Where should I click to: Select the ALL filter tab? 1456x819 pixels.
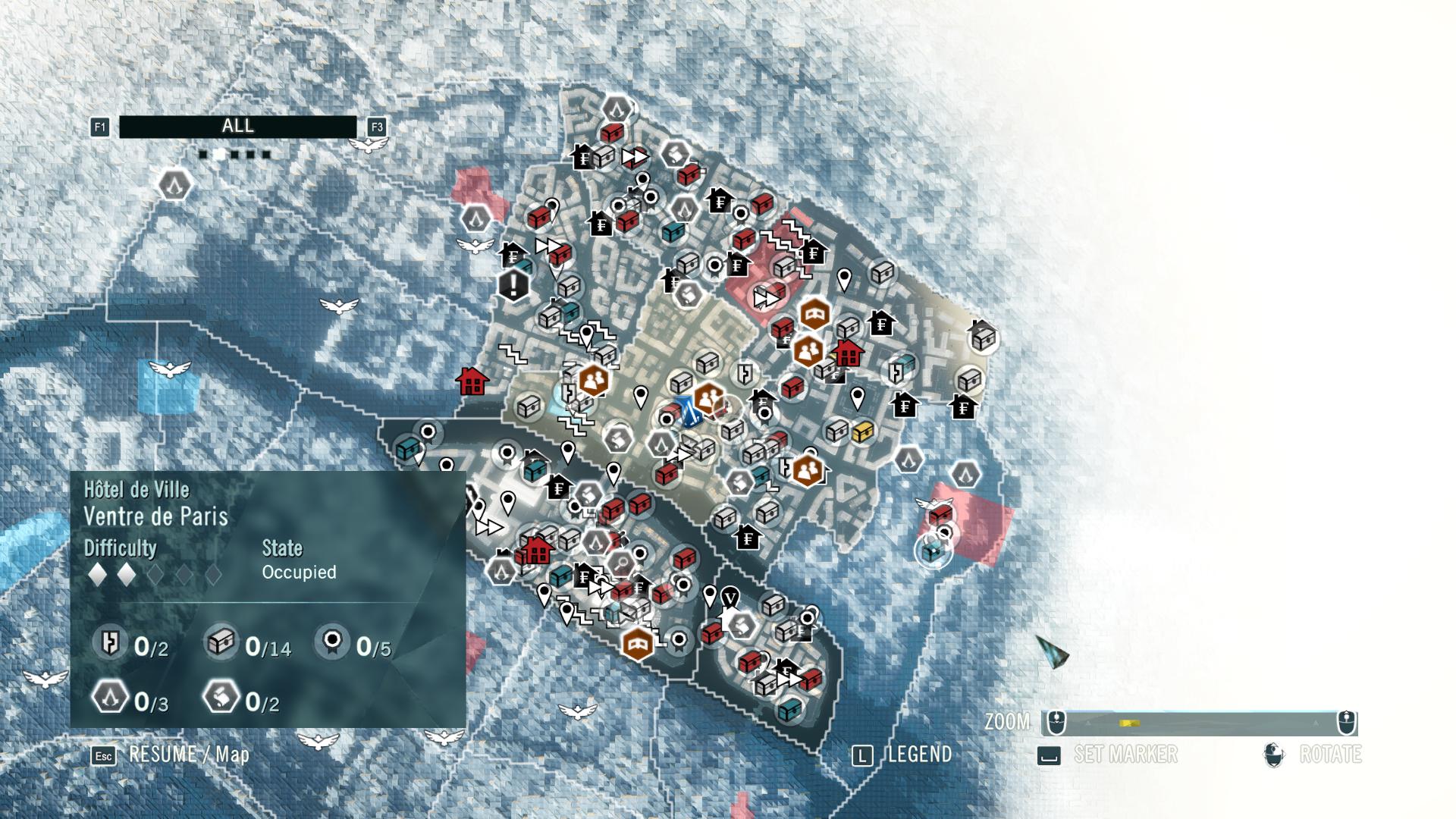(x=238, y=127)
